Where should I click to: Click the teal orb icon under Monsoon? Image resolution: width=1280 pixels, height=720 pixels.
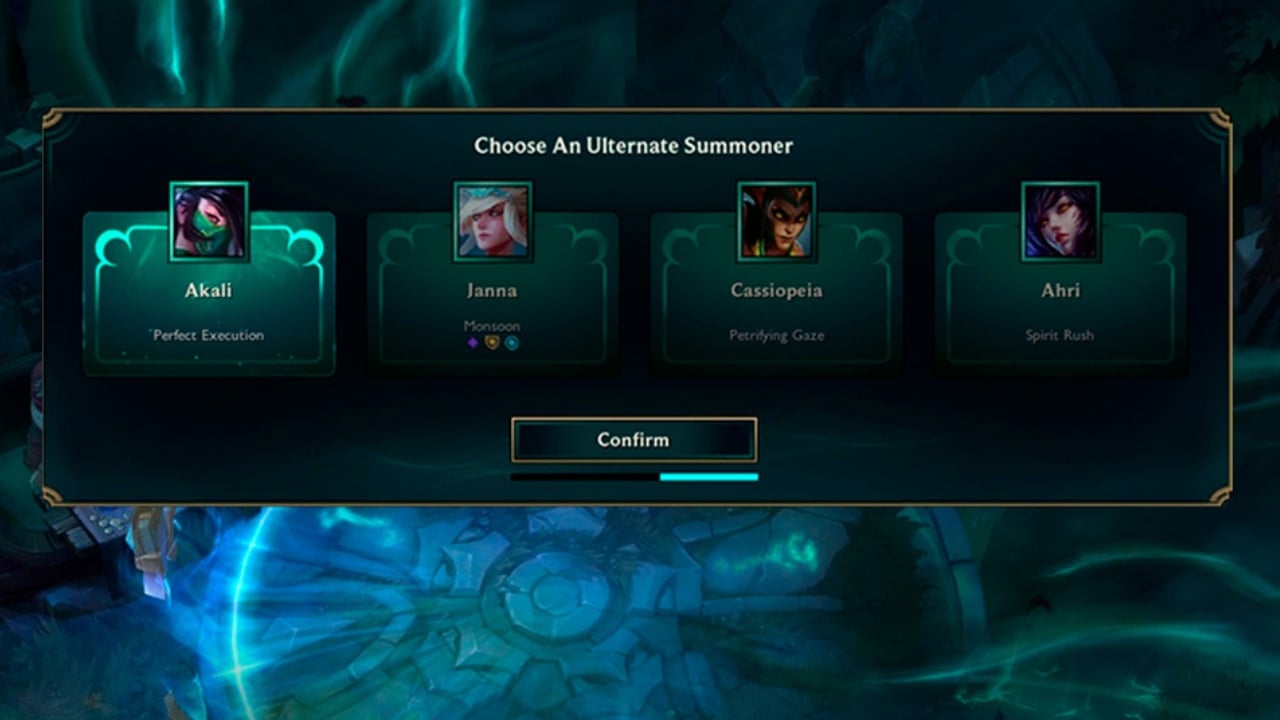[x=511, y=343]
